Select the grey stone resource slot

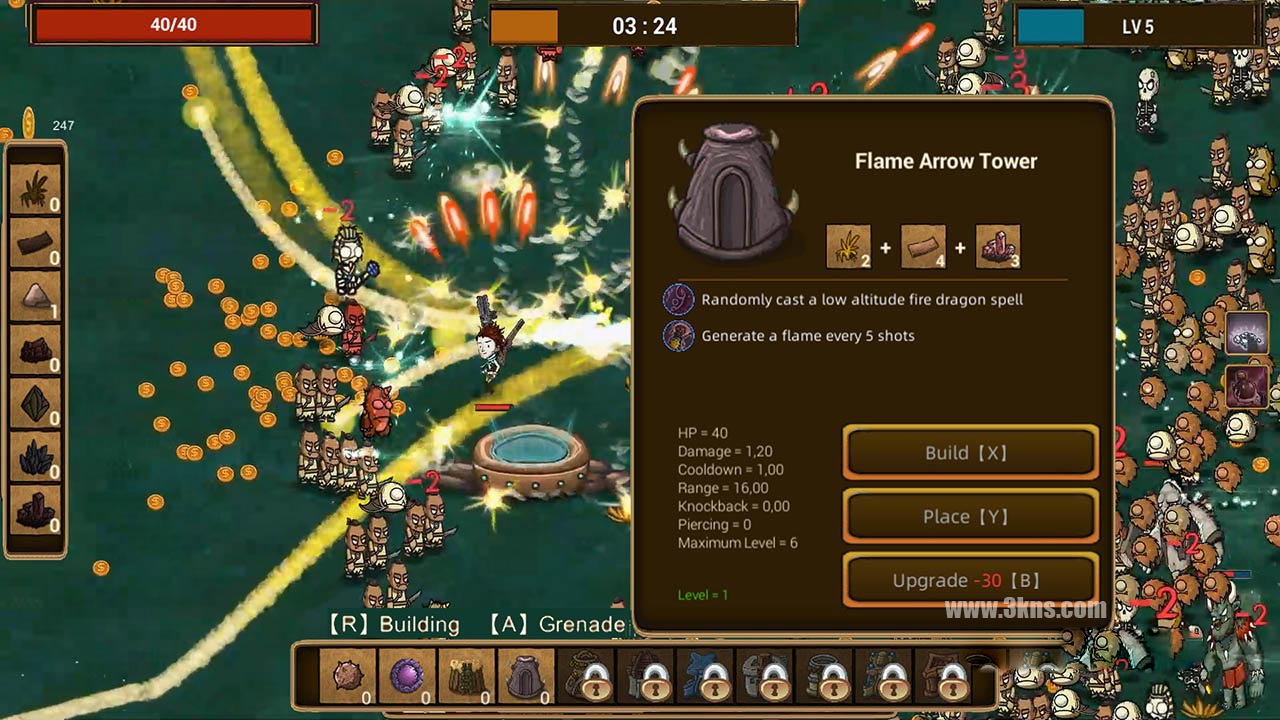click(36, 296)
